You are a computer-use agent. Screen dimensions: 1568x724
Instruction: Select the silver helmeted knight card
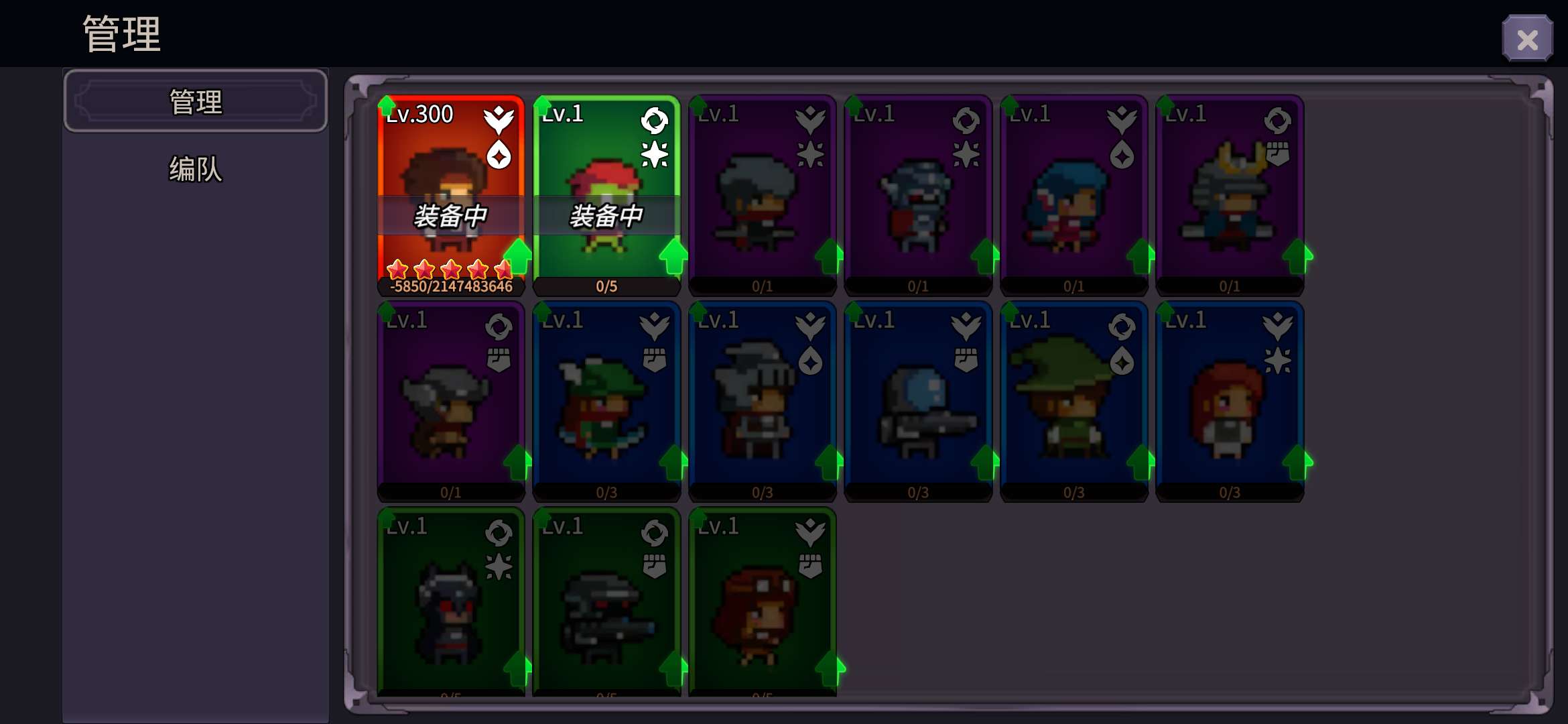click(762, 401)
